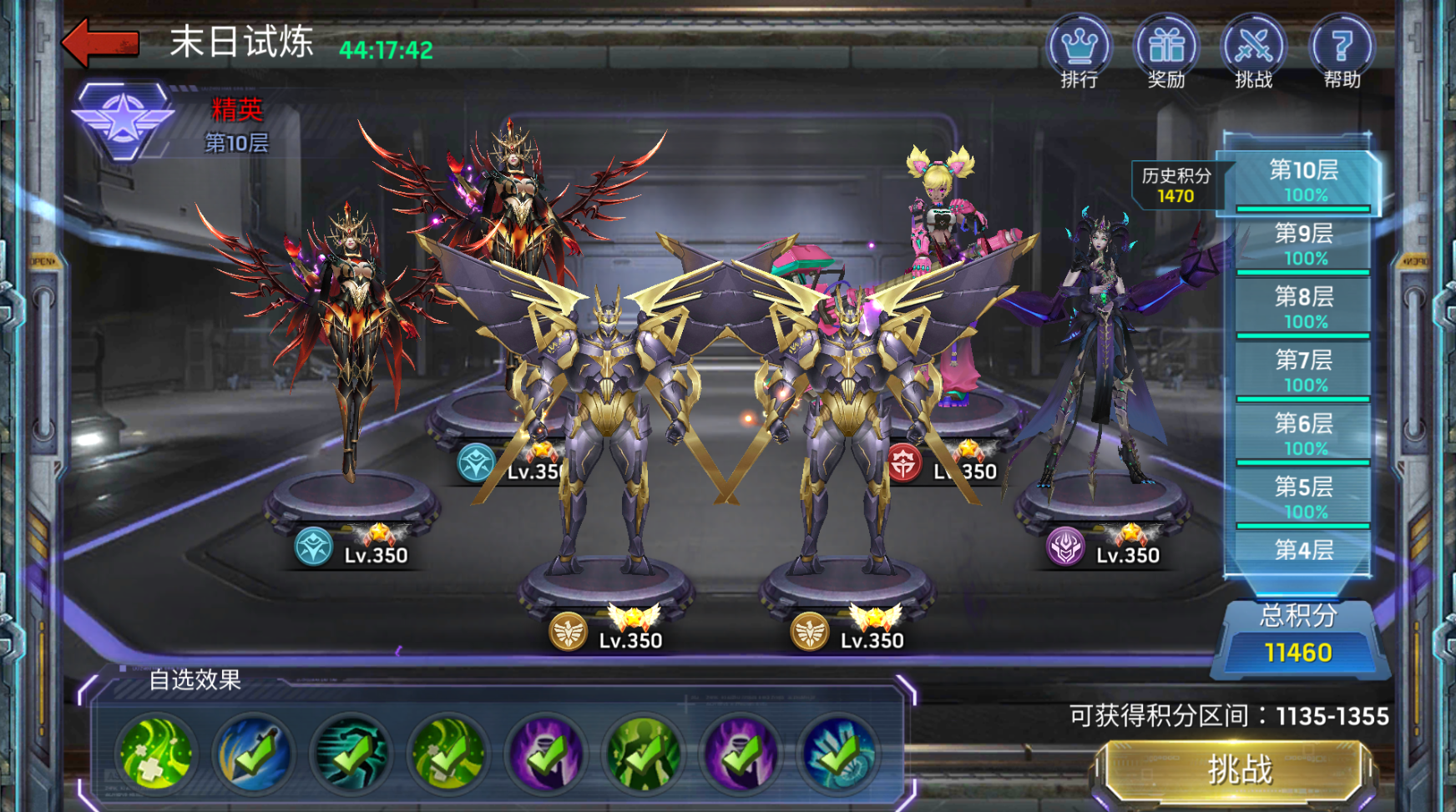Toggle the teal running figure effect
Viewport: 1456px width, 812px height.
click(x=351, y=754)
